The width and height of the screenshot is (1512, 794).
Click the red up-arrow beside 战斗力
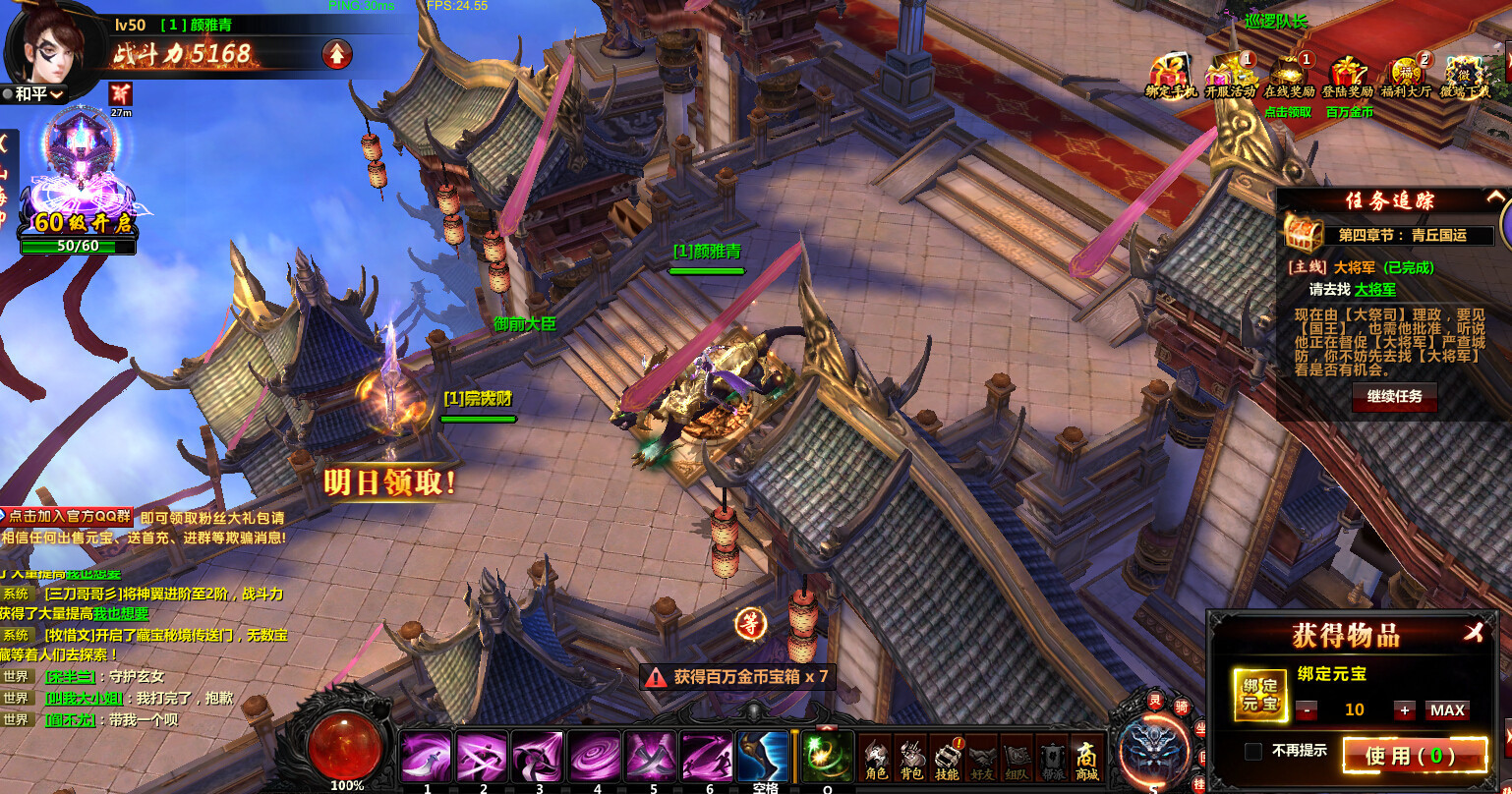click(x=337, y=53)
